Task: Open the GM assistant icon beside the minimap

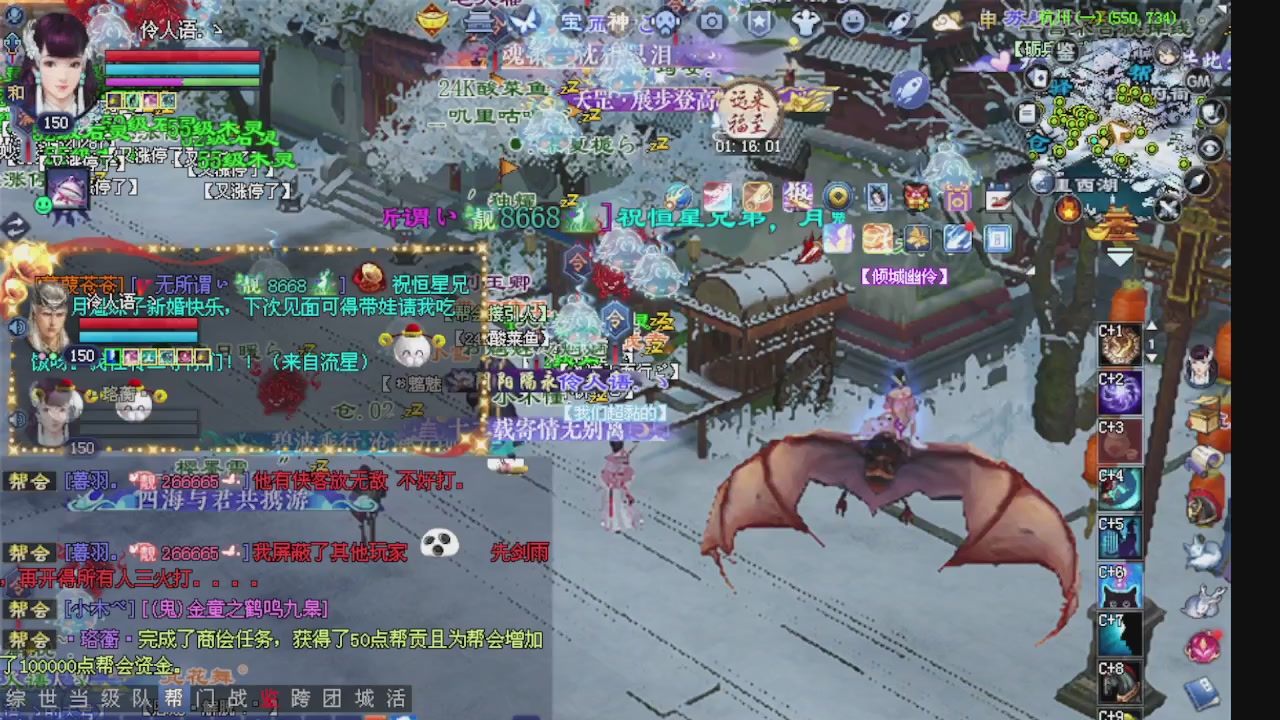Action: 1199,81
